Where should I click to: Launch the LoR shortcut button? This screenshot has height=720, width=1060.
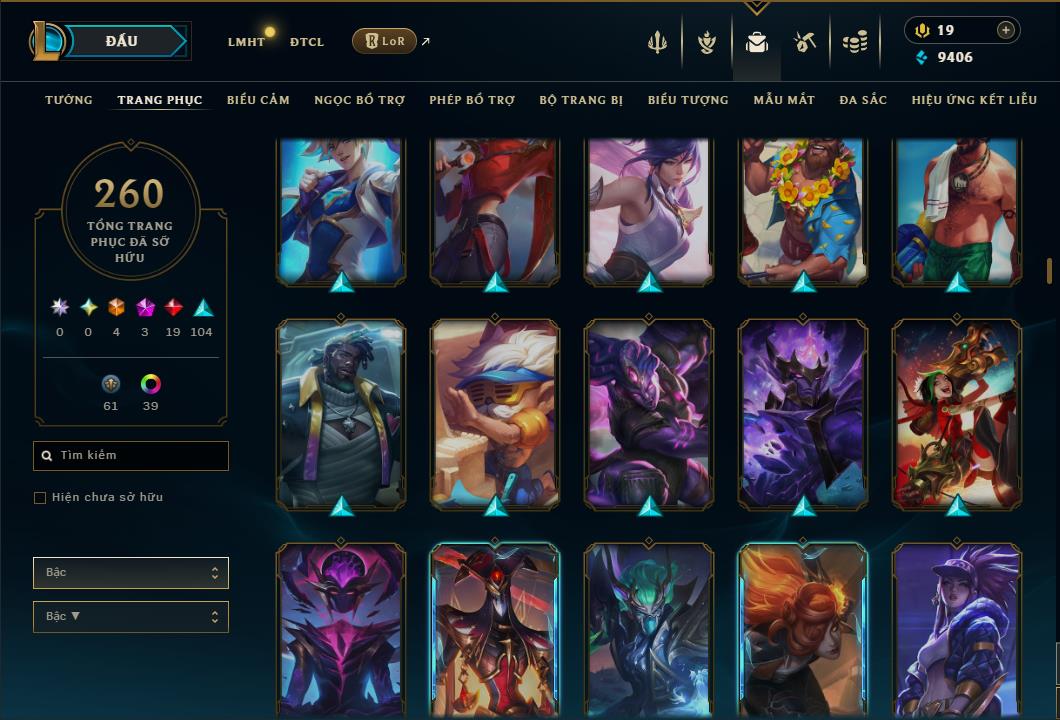[x=384, y=41]
